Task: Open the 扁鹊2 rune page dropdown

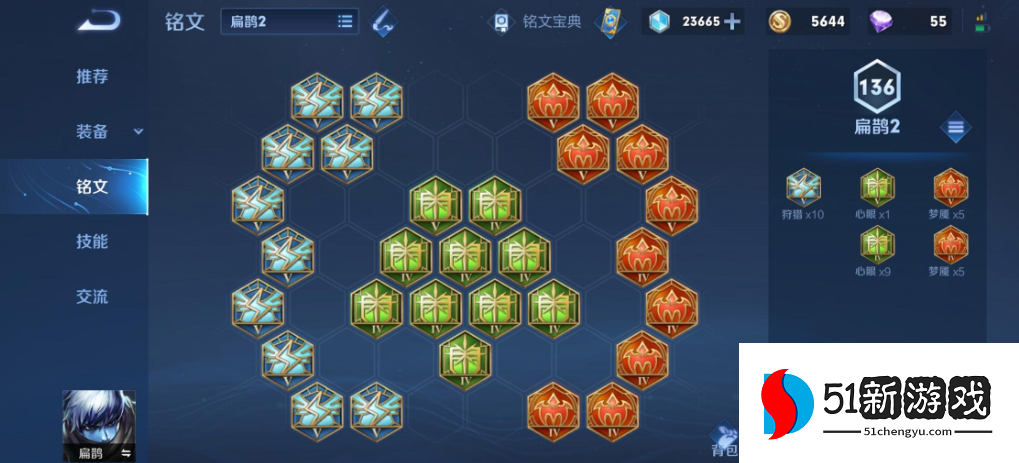Action: [x=290, y=21]
